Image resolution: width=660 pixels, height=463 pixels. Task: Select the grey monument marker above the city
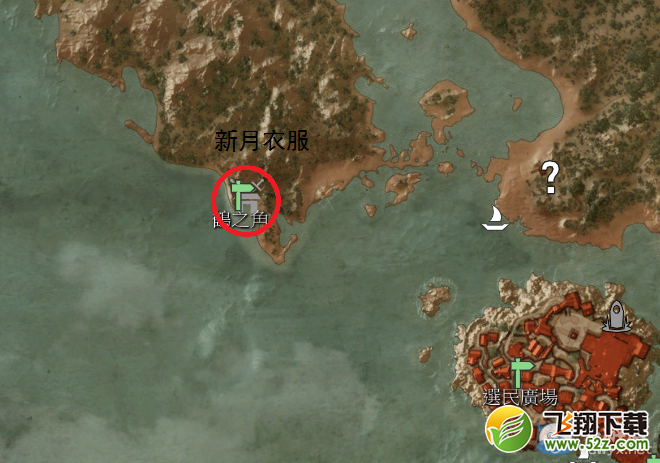point(616,315)
